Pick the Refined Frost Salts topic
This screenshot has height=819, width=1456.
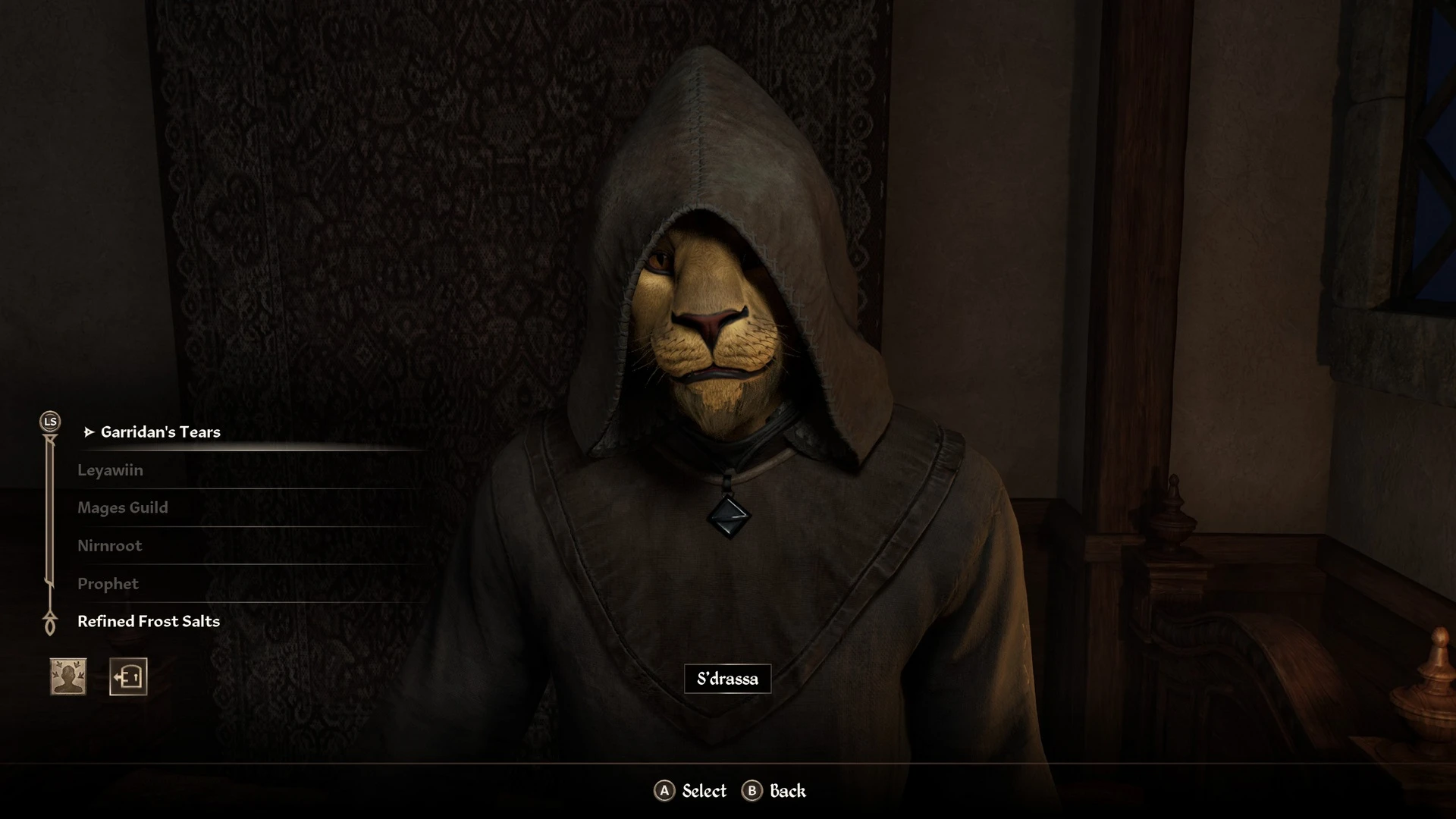click(x=148, y=620)
